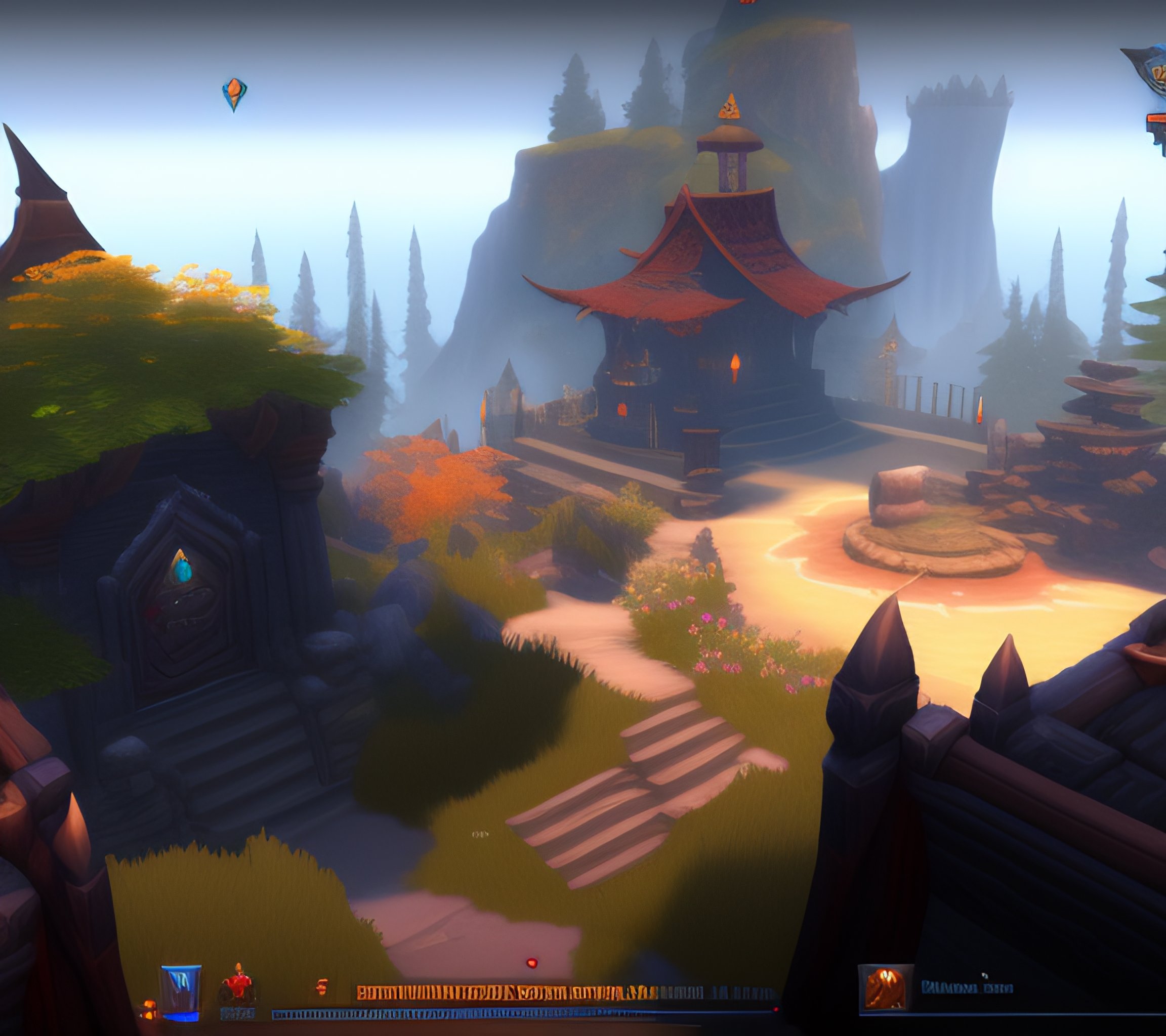Activate the orange flame ability icon

point(885,988)
